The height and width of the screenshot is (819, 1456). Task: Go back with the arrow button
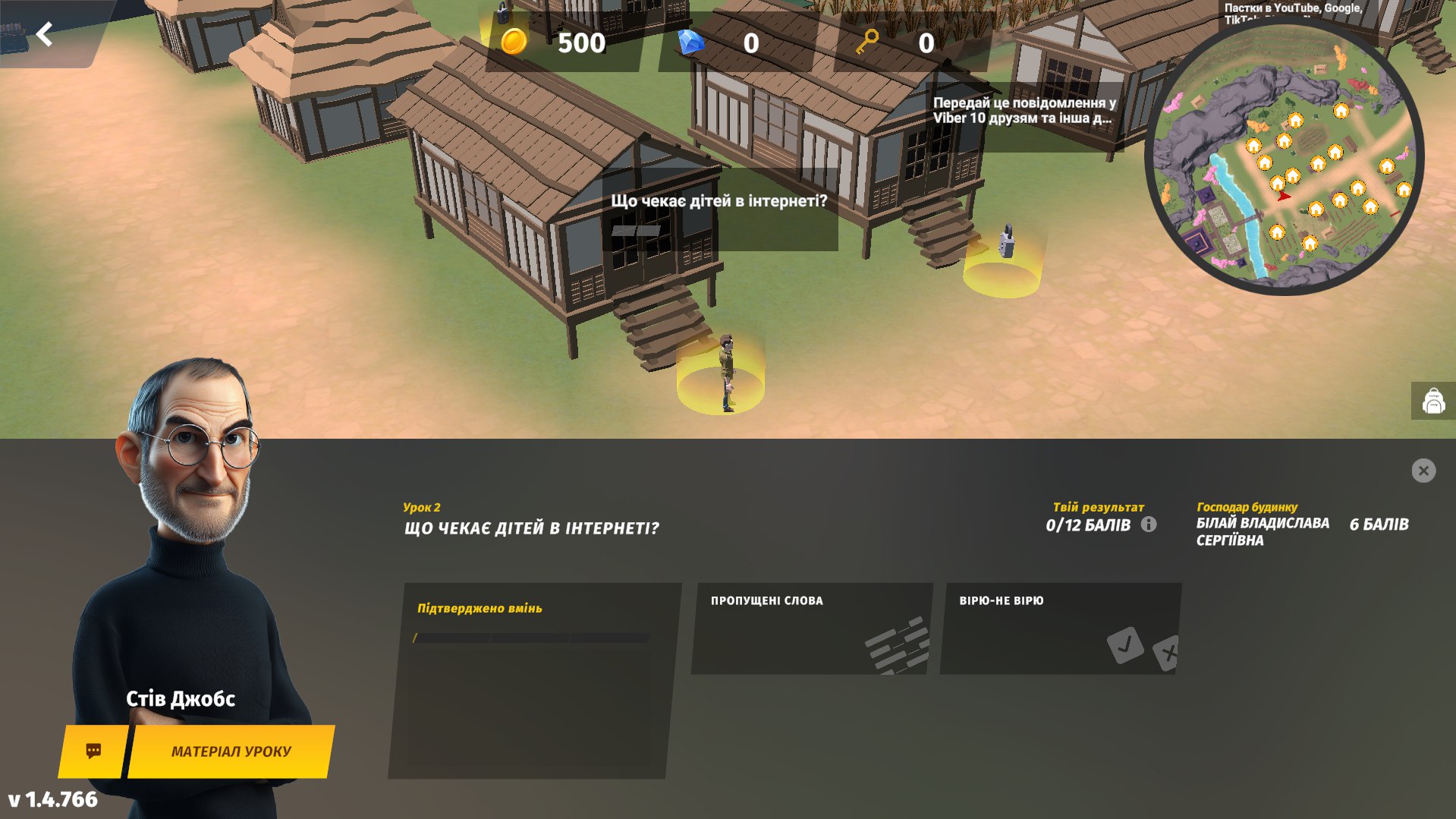[45, 34]
